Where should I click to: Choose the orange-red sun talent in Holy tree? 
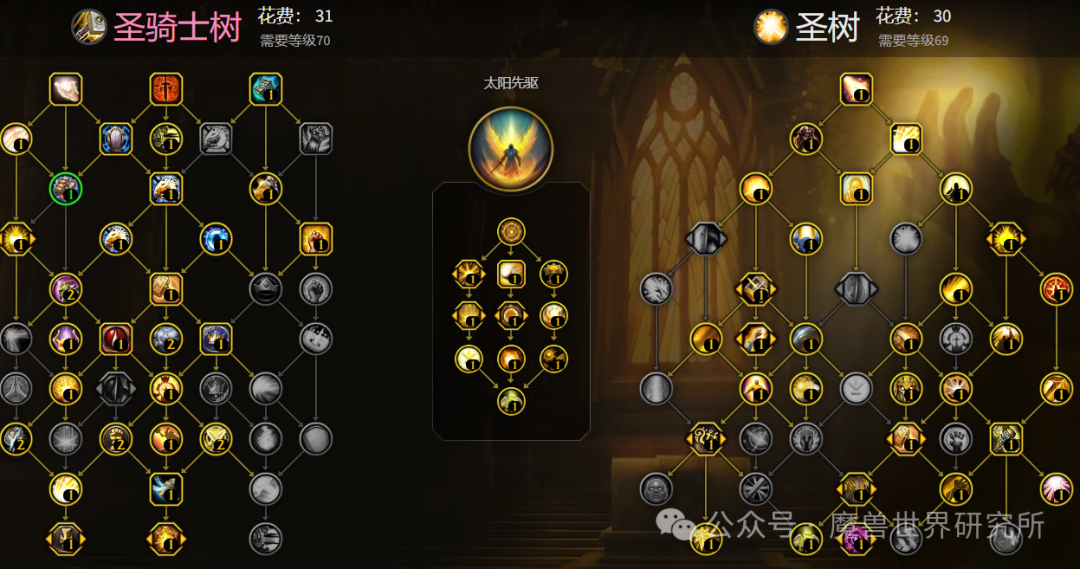[1056, 289]
